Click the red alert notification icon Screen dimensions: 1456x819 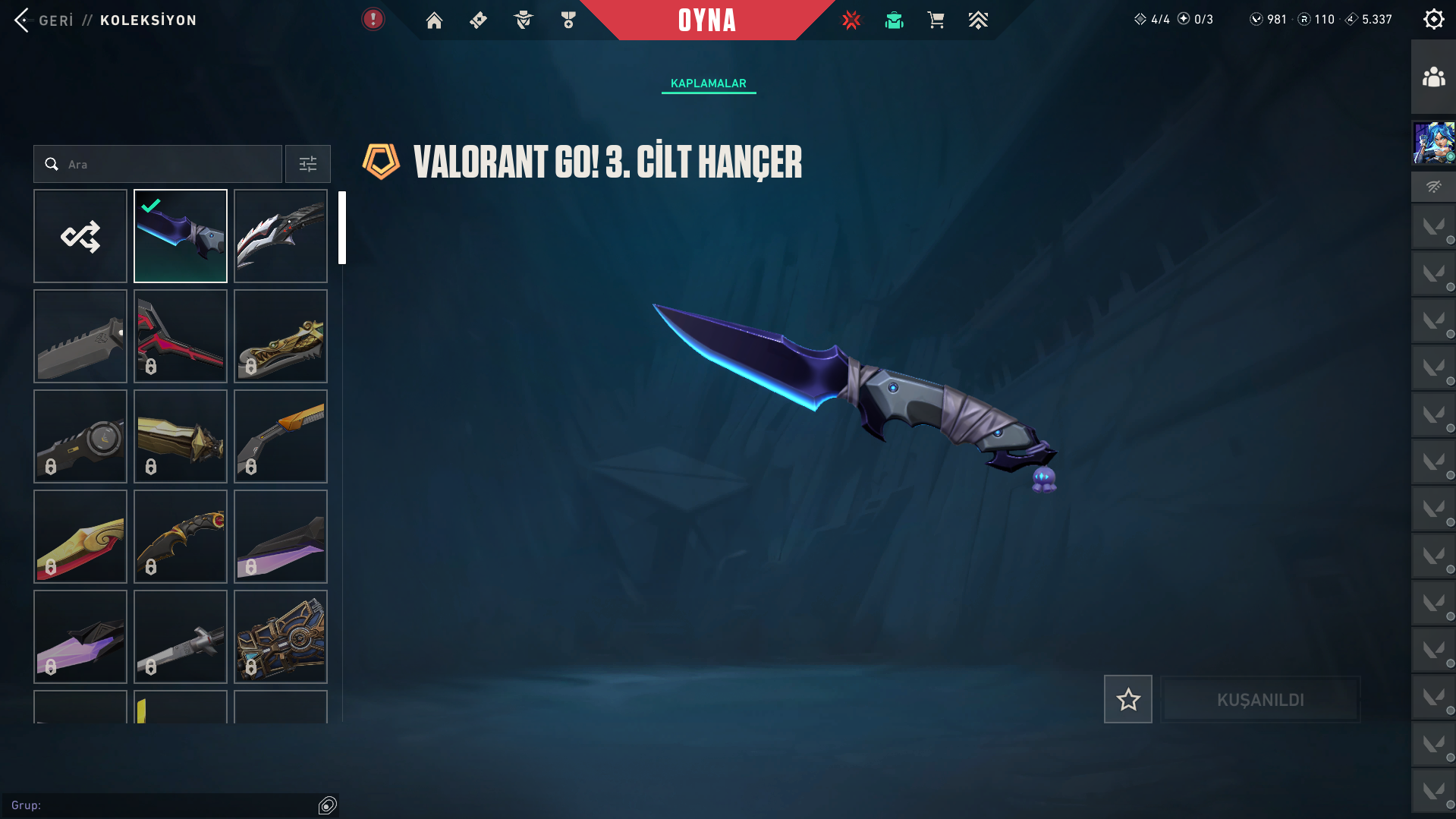coord(373,20)
